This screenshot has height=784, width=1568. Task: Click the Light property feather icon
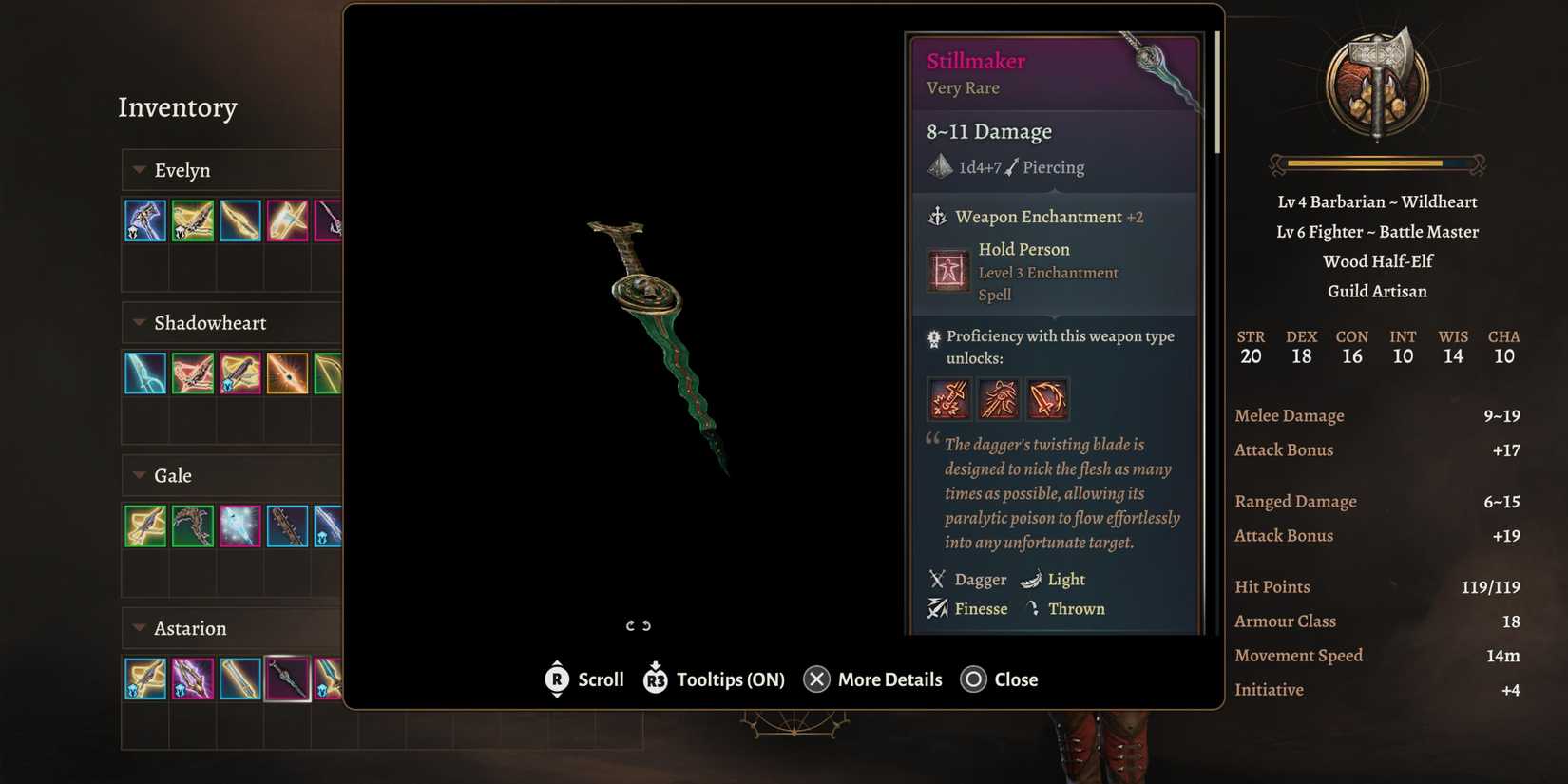click(x=1032, y=579)
